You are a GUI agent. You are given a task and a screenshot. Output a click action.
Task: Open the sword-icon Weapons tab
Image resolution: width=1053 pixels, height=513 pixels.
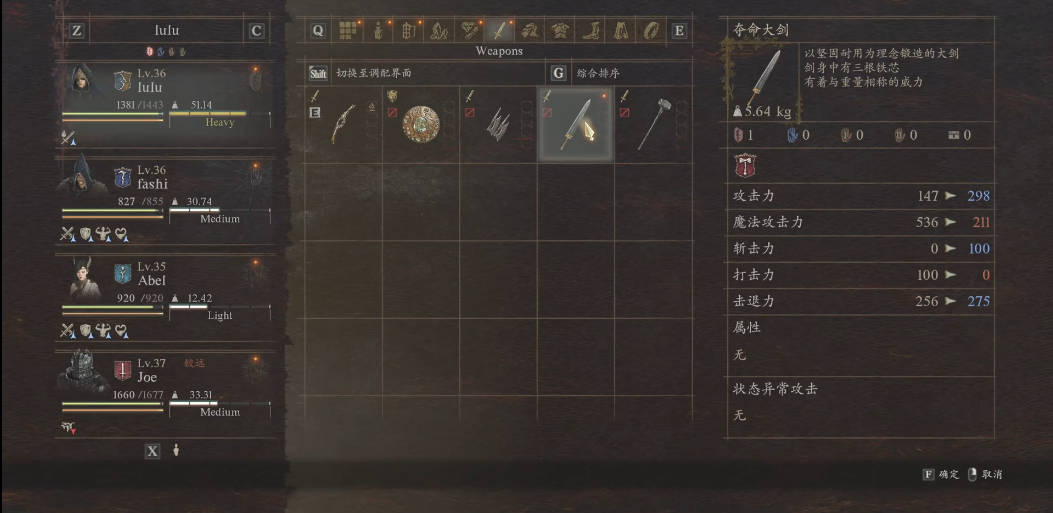[x=498, y=30]
